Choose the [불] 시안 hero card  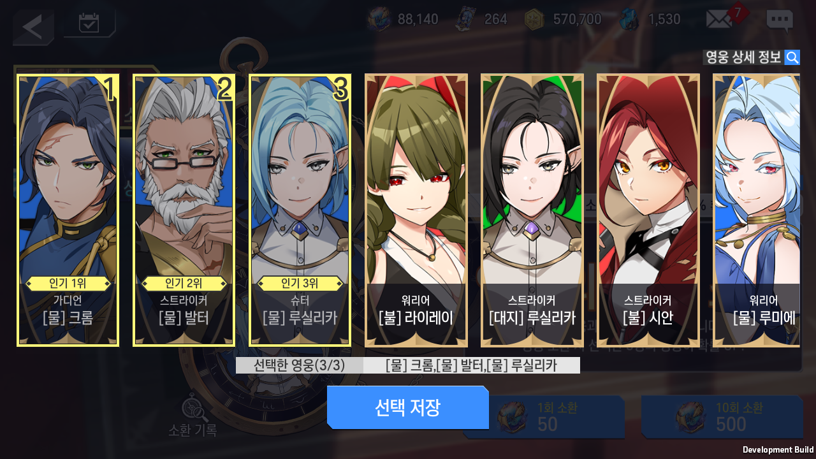tap(648, 210)
